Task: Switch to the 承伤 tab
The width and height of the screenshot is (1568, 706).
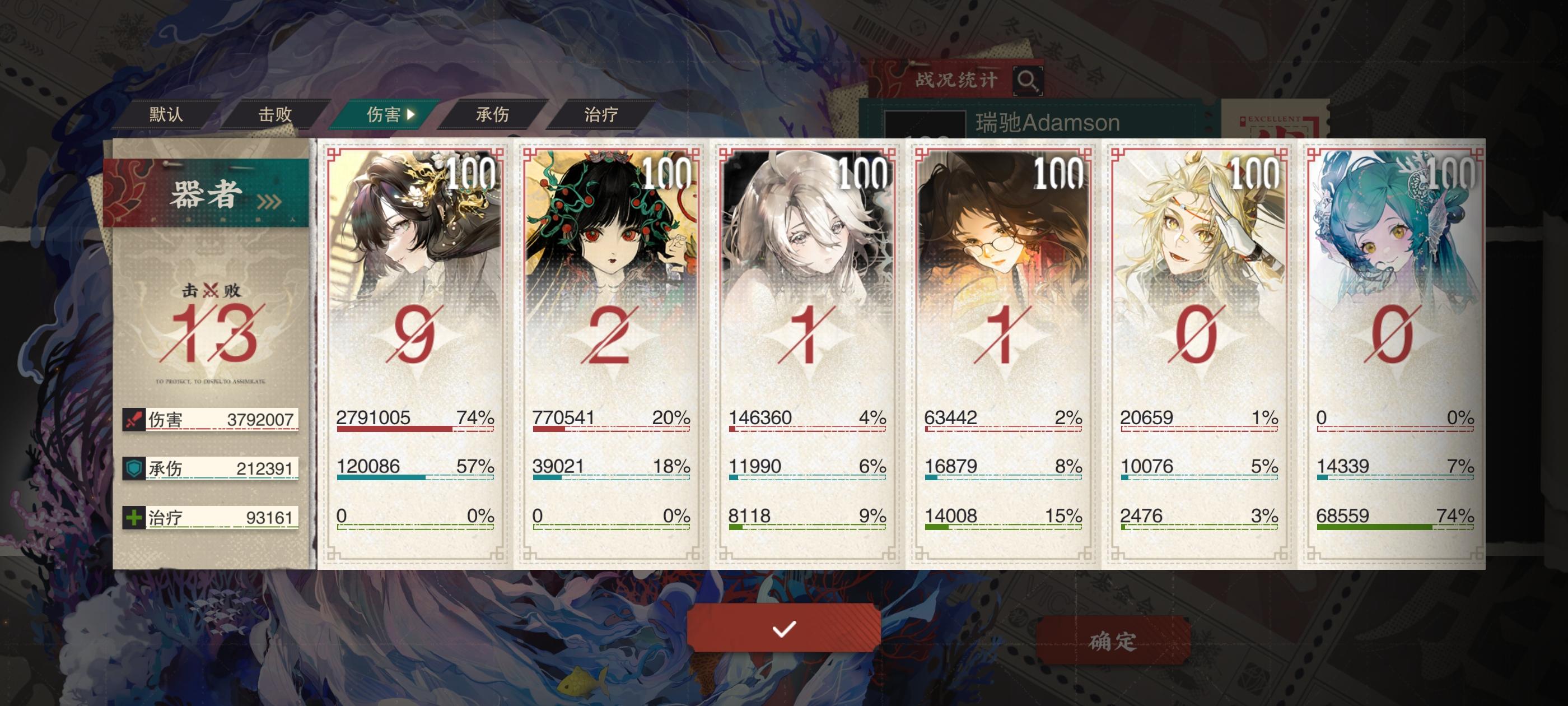Action: click(493, 114)
